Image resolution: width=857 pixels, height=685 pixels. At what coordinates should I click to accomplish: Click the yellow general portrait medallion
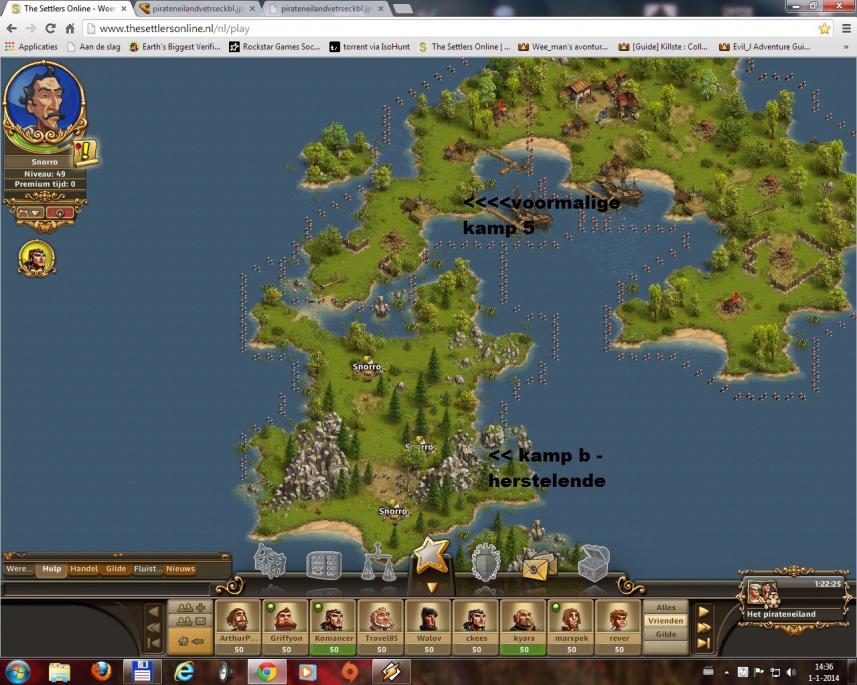click(x=37, y=258)
